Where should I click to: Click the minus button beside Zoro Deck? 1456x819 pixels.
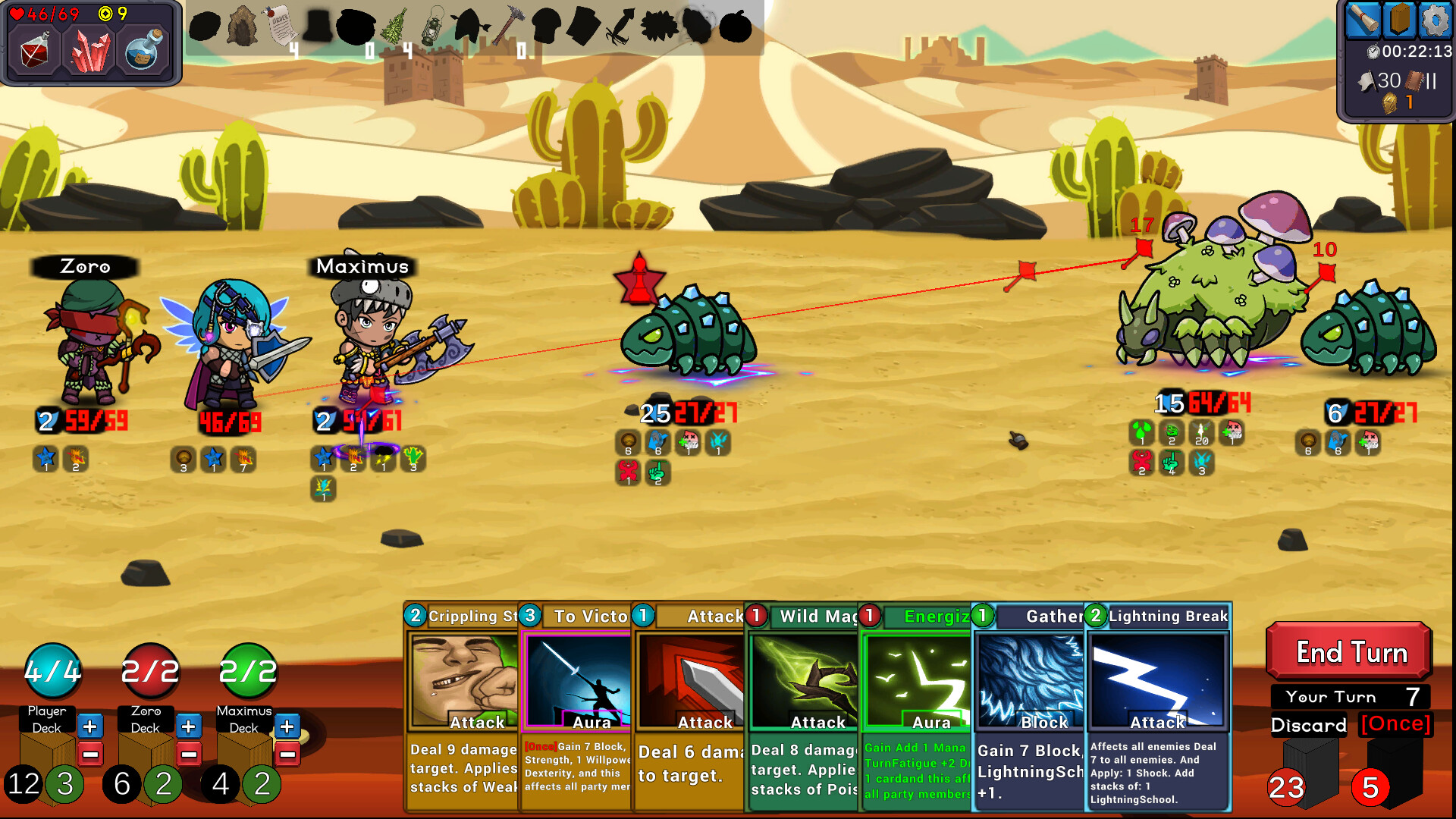pos(189,755)
